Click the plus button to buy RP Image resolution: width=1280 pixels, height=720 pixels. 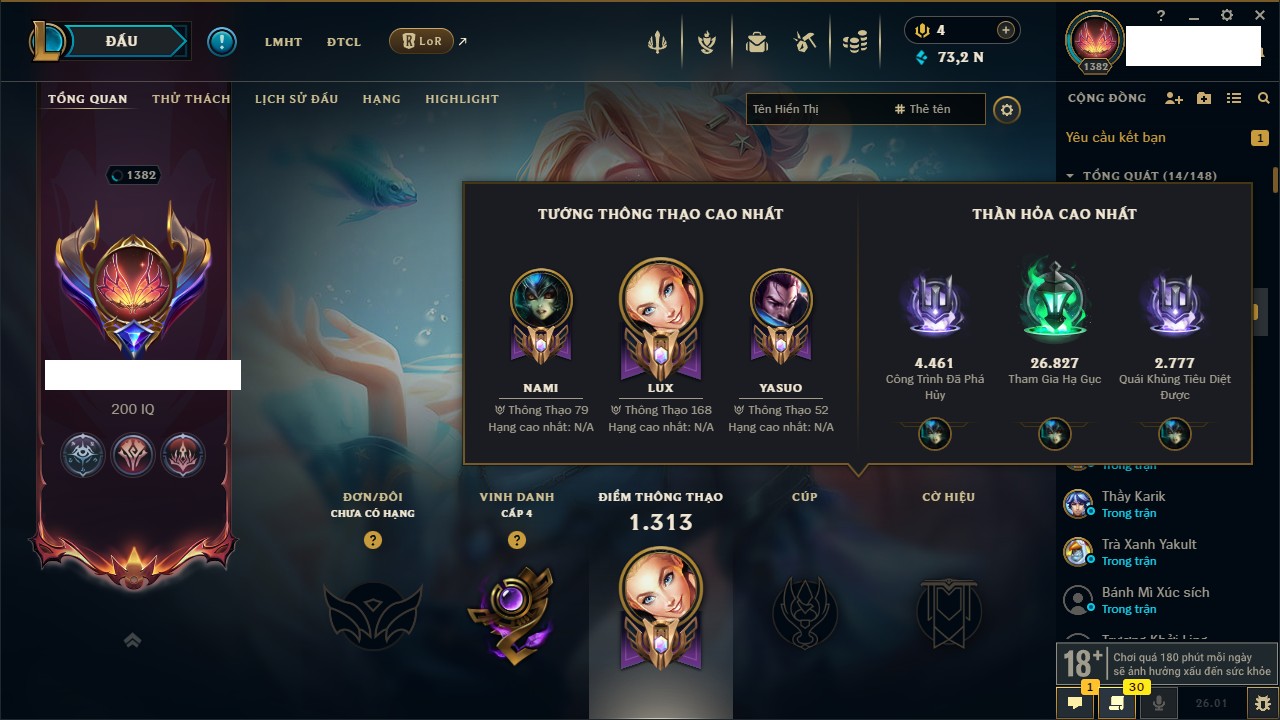(x=1005, y=30)
